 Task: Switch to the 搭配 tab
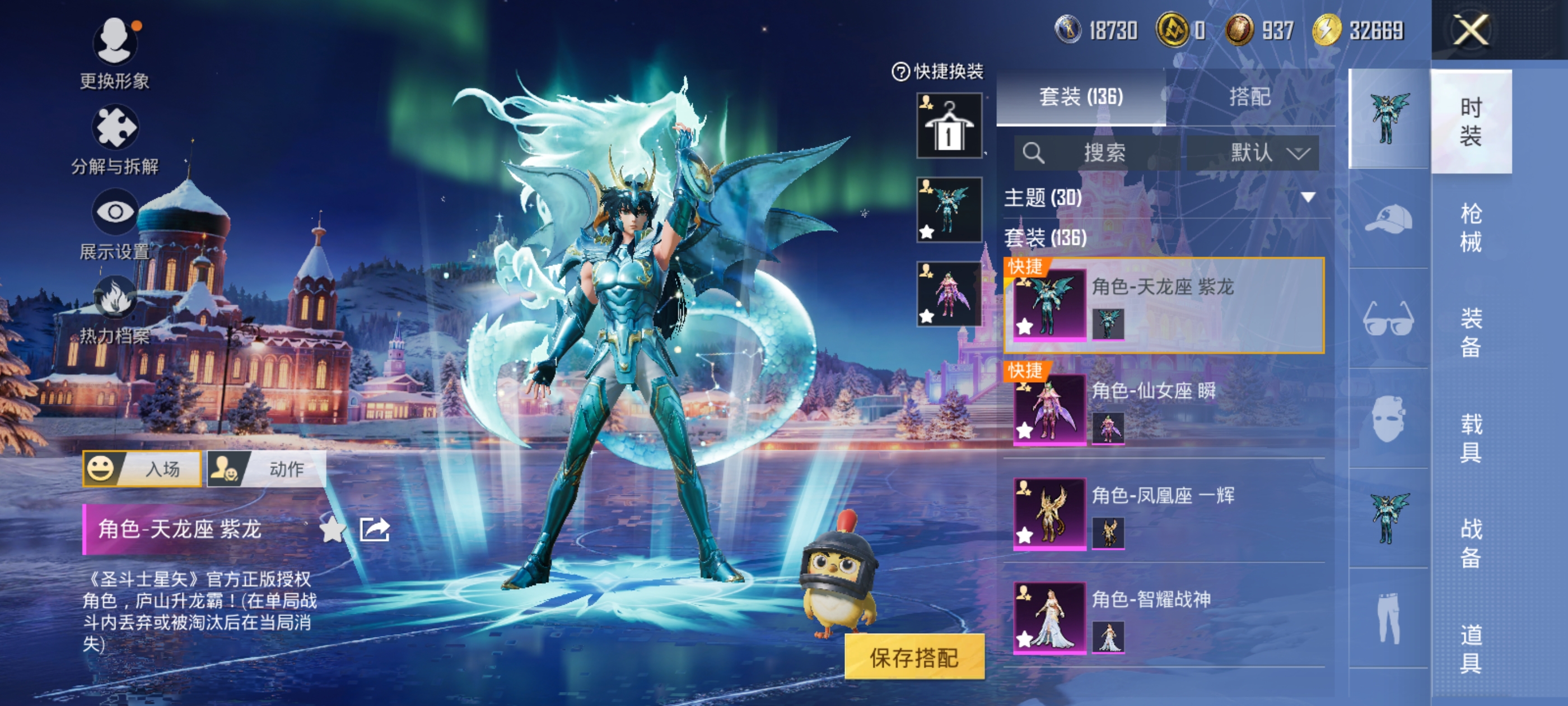tap(1249, 97)
